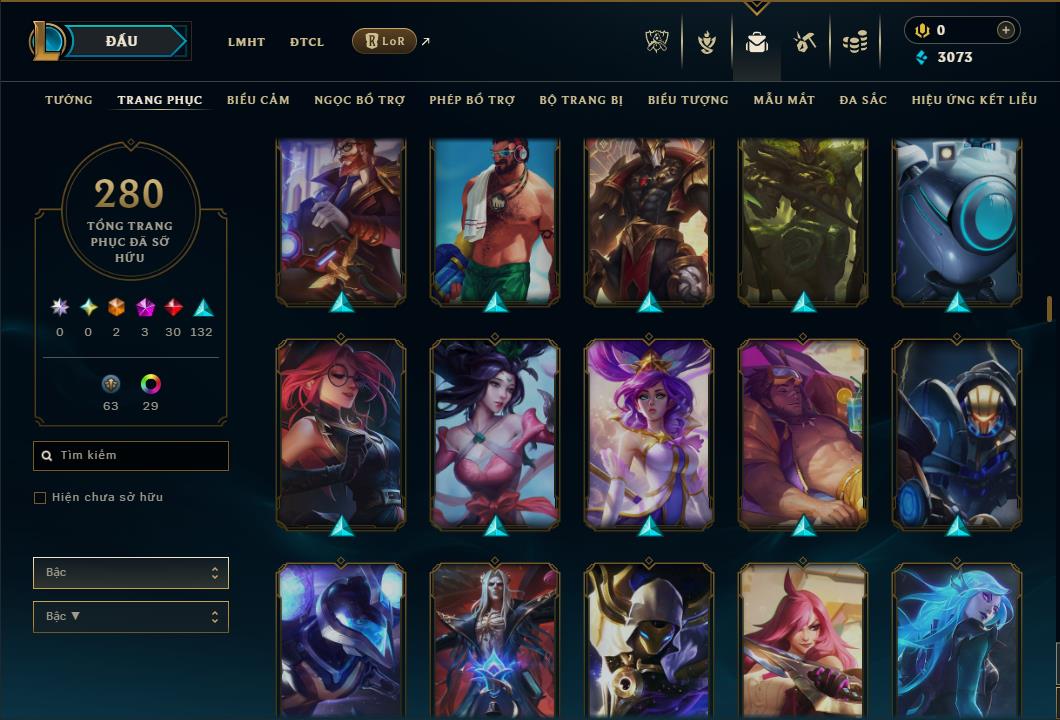Open the NGỌC BỔ TRỢ tab
Image resolution: width=1060 pixels, height=720 pixels.
[359, 100]
